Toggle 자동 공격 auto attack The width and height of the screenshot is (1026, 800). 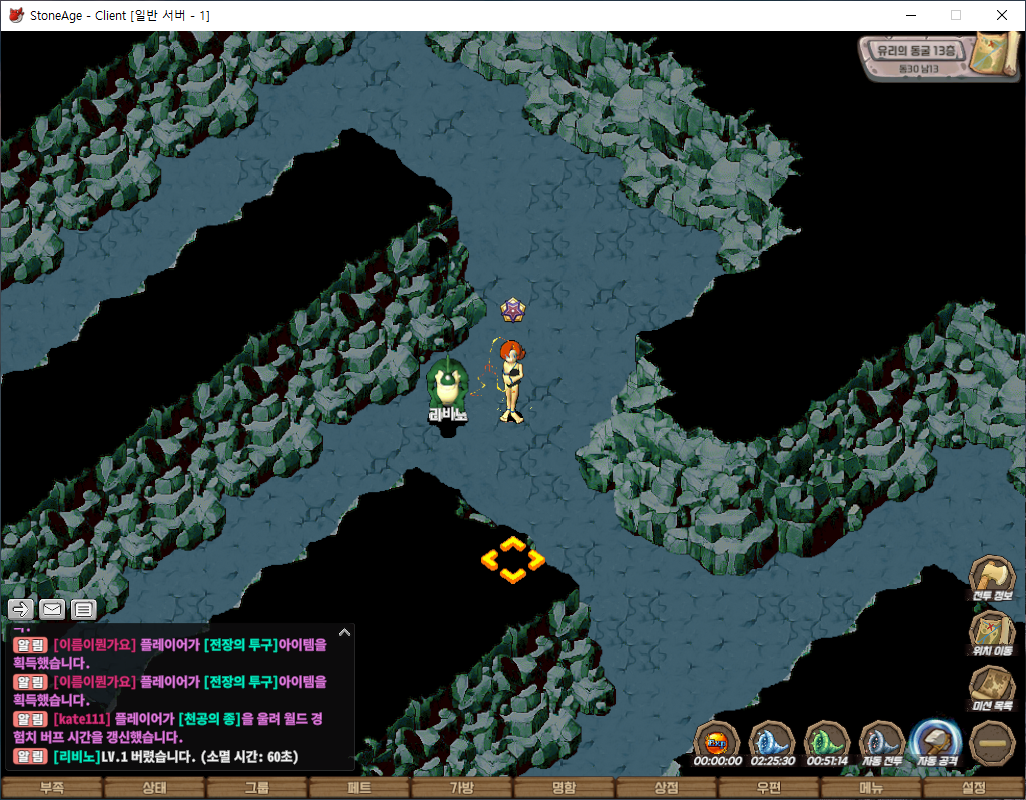[x=937, y=743]
